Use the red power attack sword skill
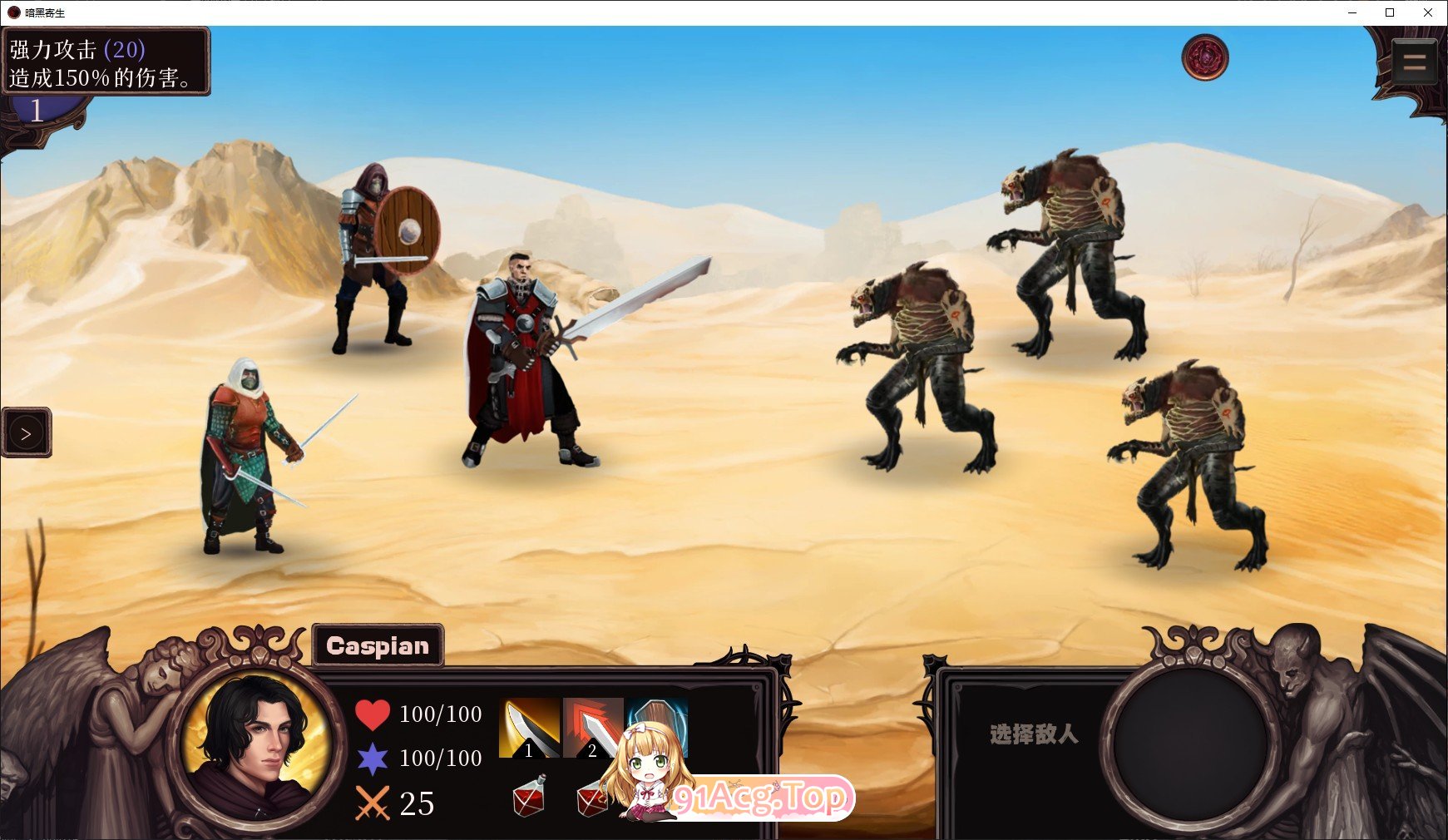The height and width of the screenshot is (840, 1448). point(591,722)
